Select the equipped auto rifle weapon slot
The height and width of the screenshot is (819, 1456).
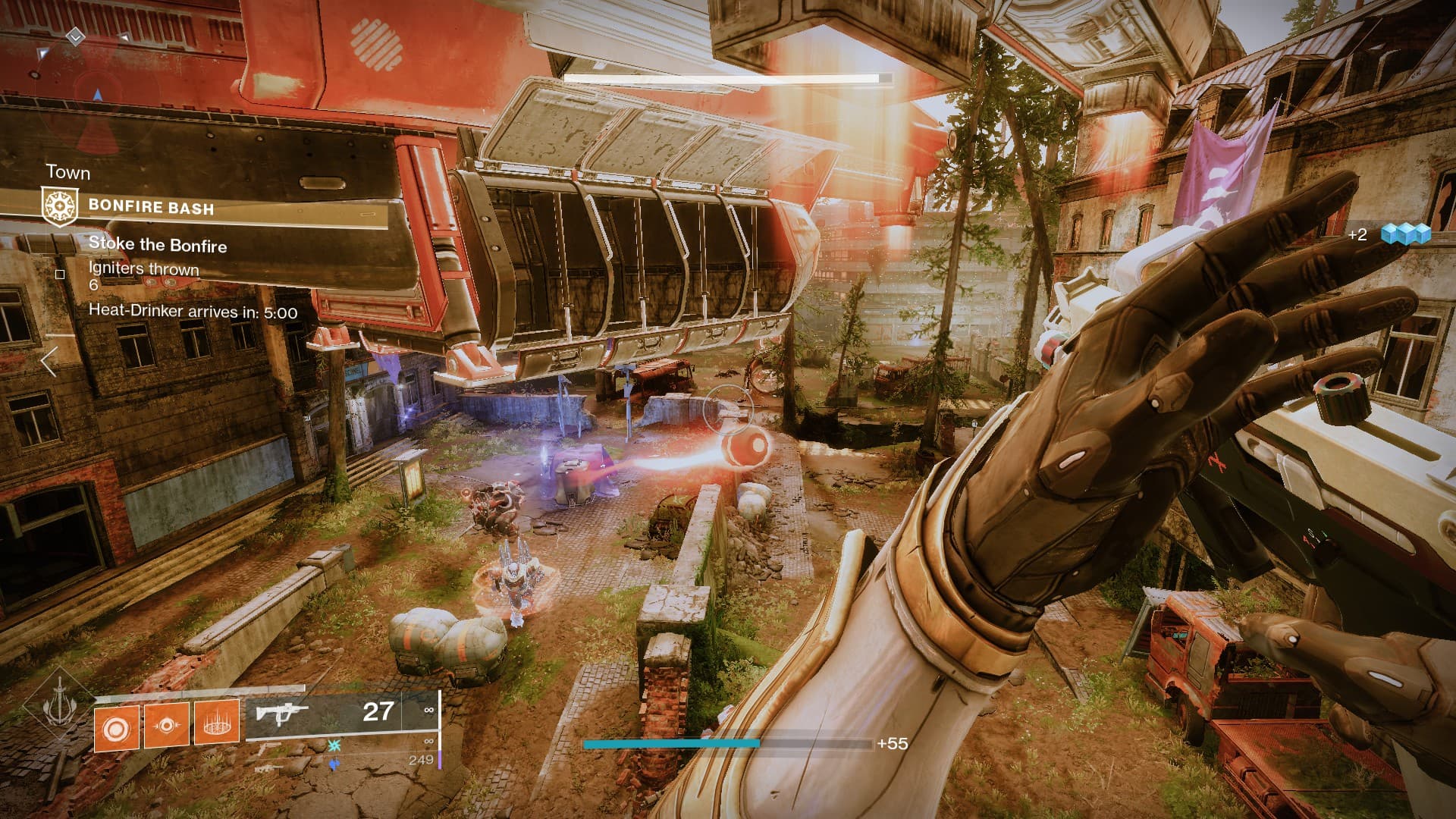pos(341,713)
